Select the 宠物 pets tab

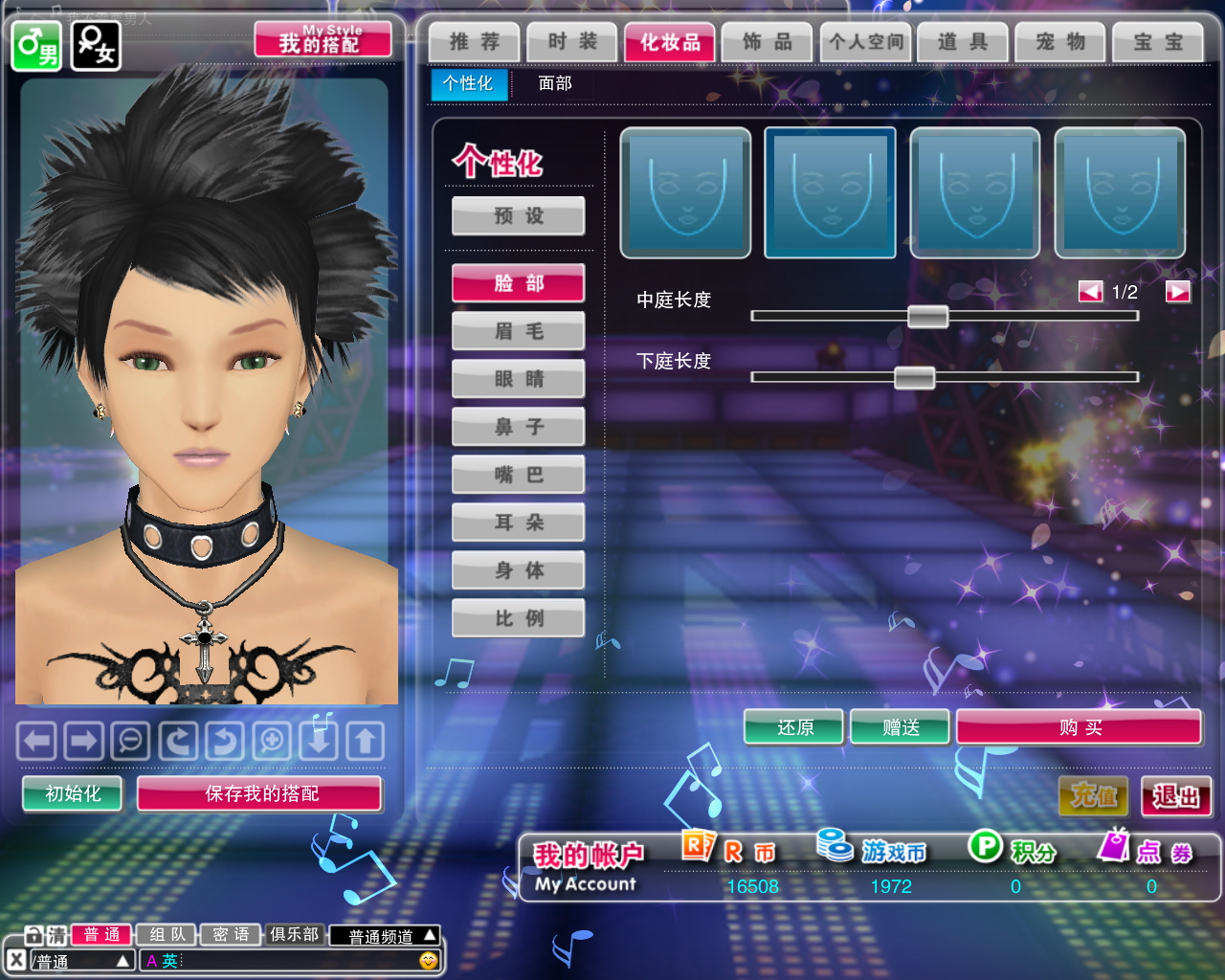(1060, 42)
